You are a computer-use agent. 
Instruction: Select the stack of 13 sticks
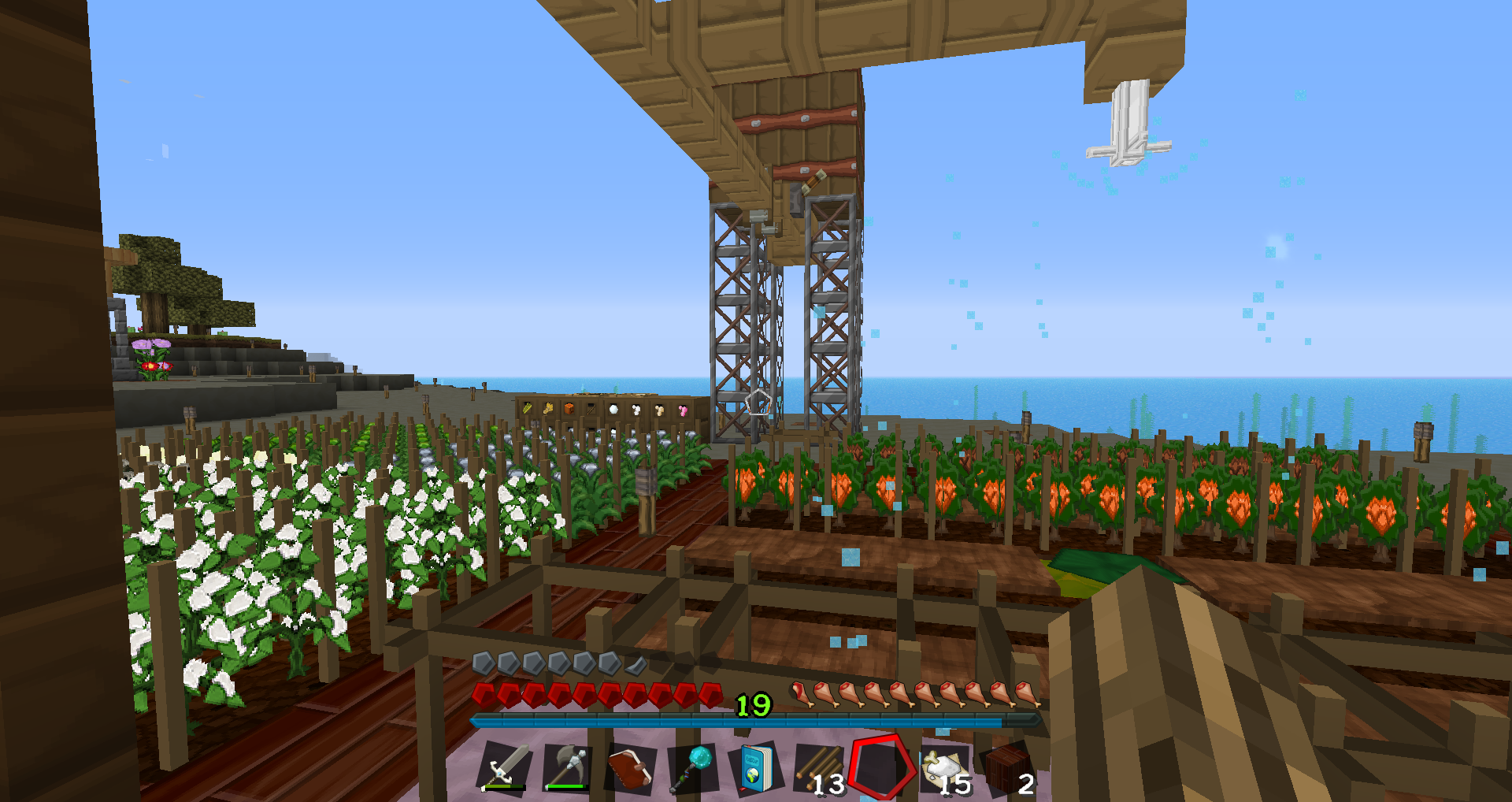coord(818,768)
